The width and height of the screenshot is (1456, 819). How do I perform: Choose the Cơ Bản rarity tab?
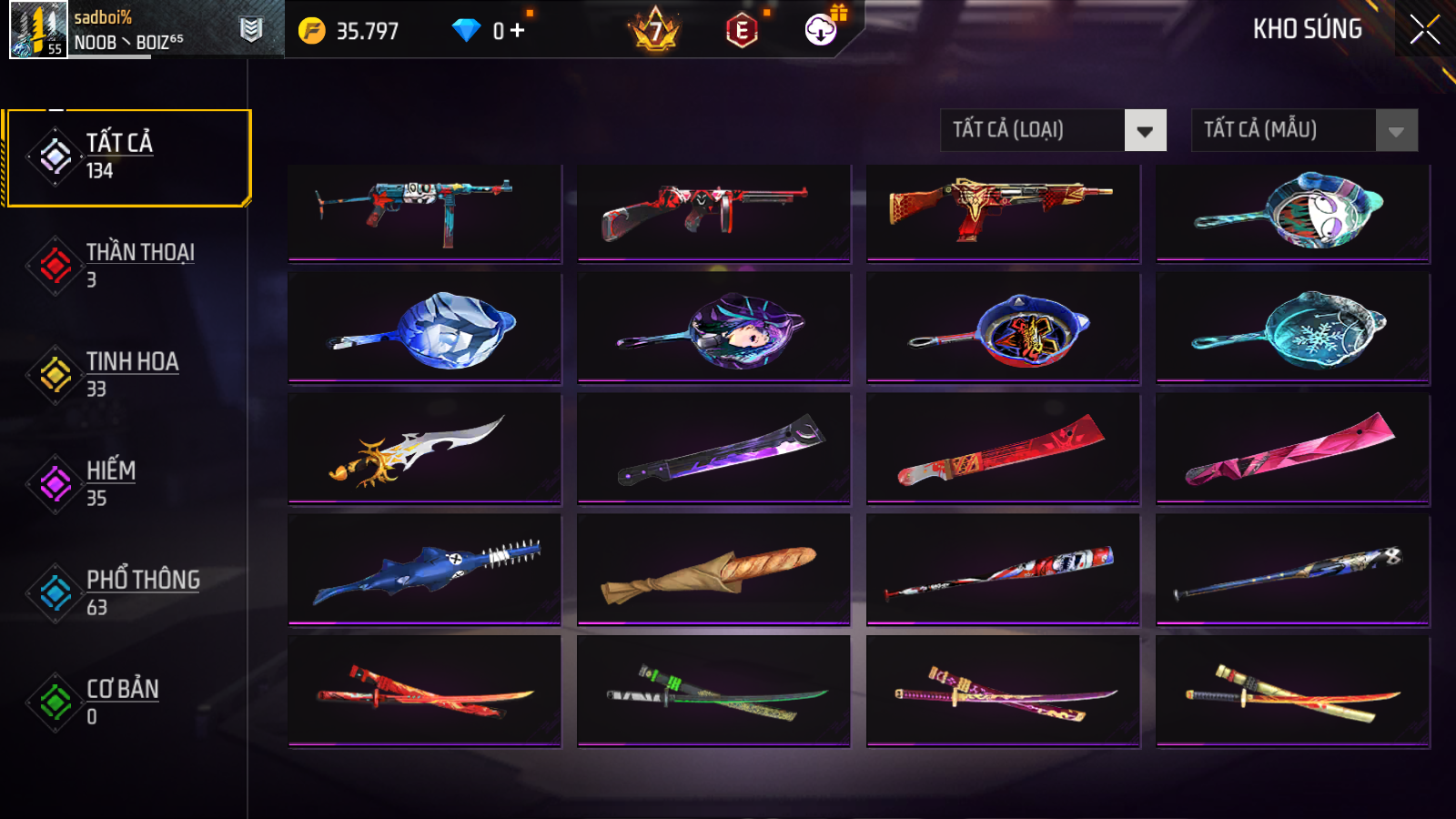coord(127,702)
